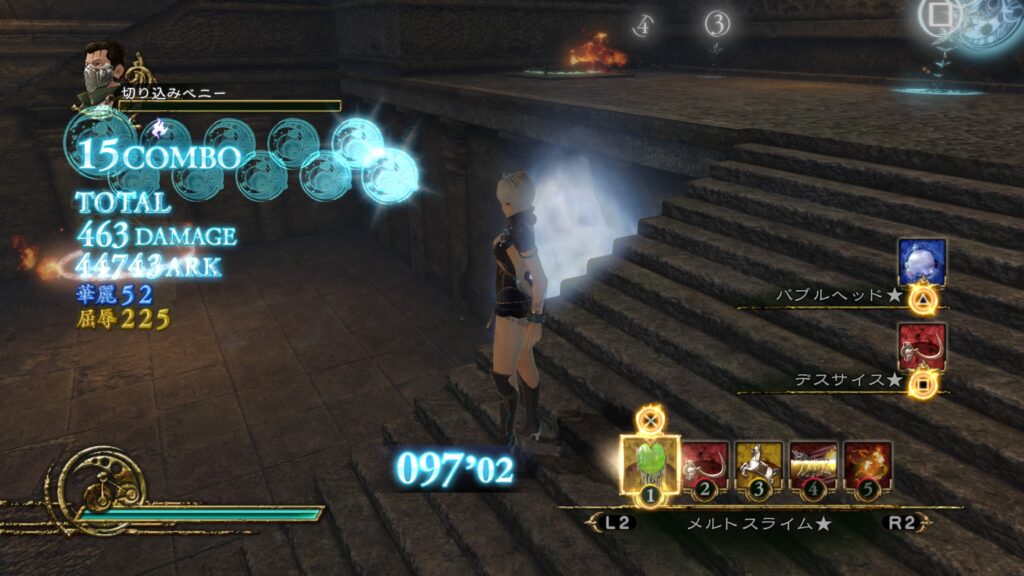Activate the fiery trap in slot 5
Viewport: 1024px width, 576px height.
coord(867,464)
